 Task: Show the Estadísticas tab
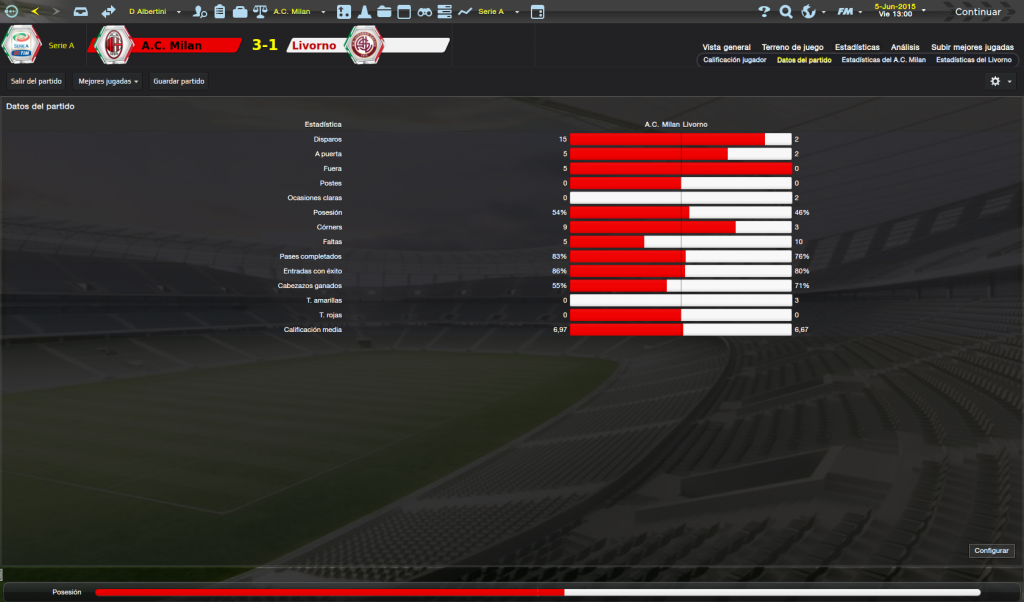(x=857, y=47)
